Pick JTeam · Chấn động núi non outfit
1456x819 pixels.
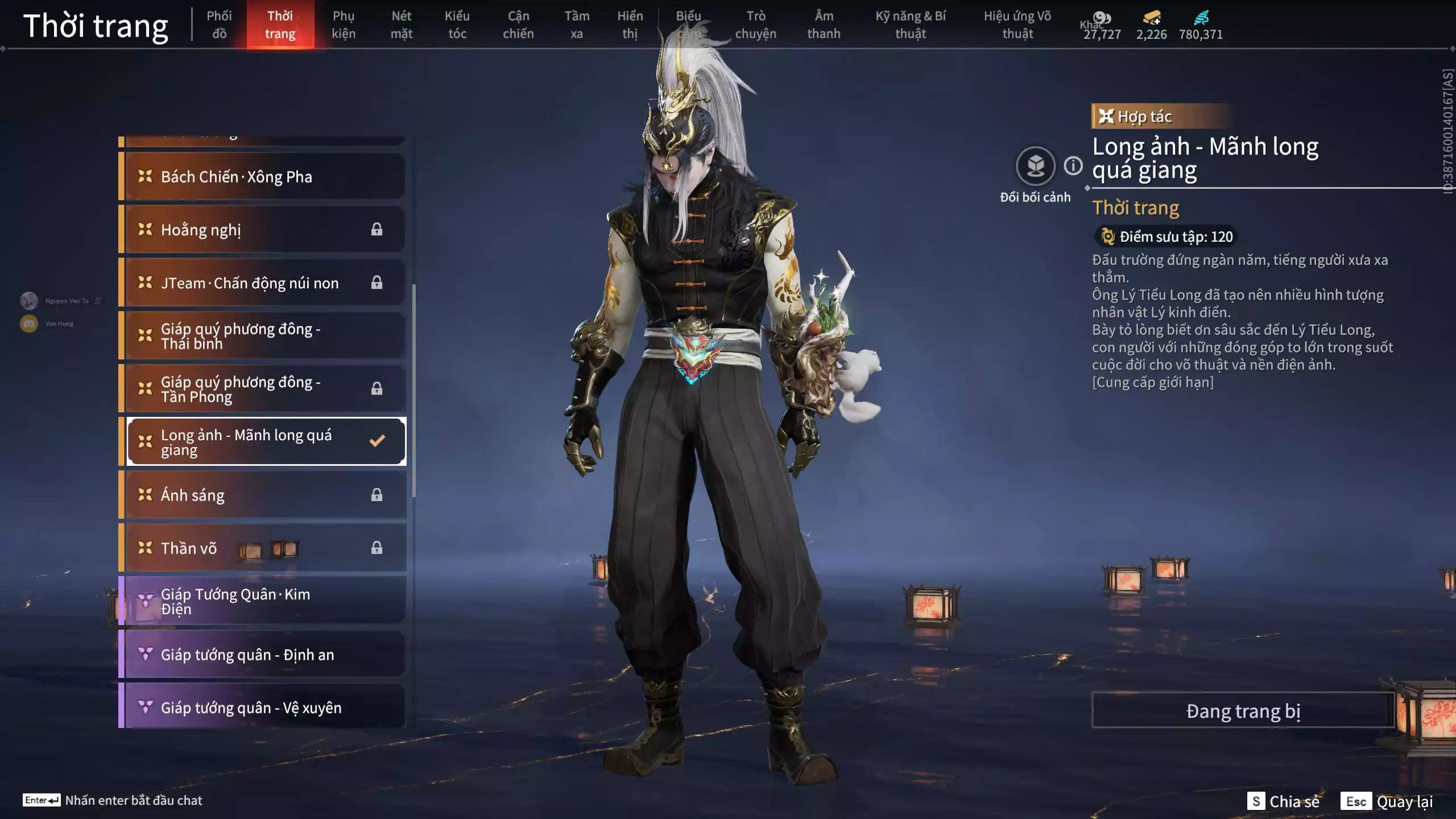[x=264, y=283]
